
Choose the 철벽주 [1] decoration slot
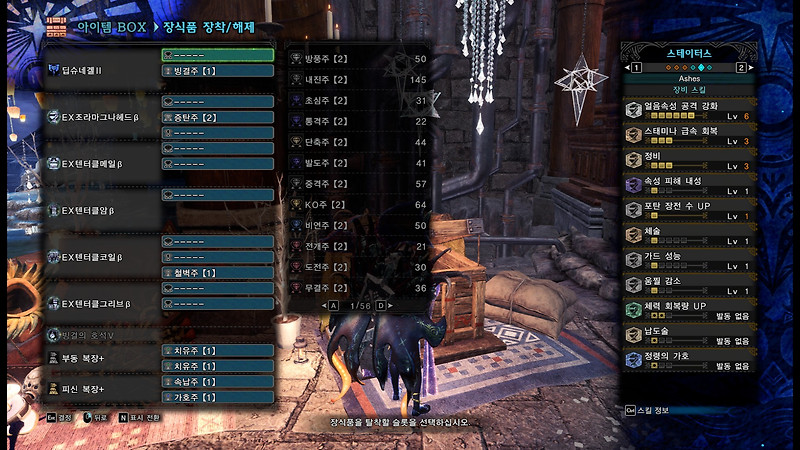click(217, 272)
